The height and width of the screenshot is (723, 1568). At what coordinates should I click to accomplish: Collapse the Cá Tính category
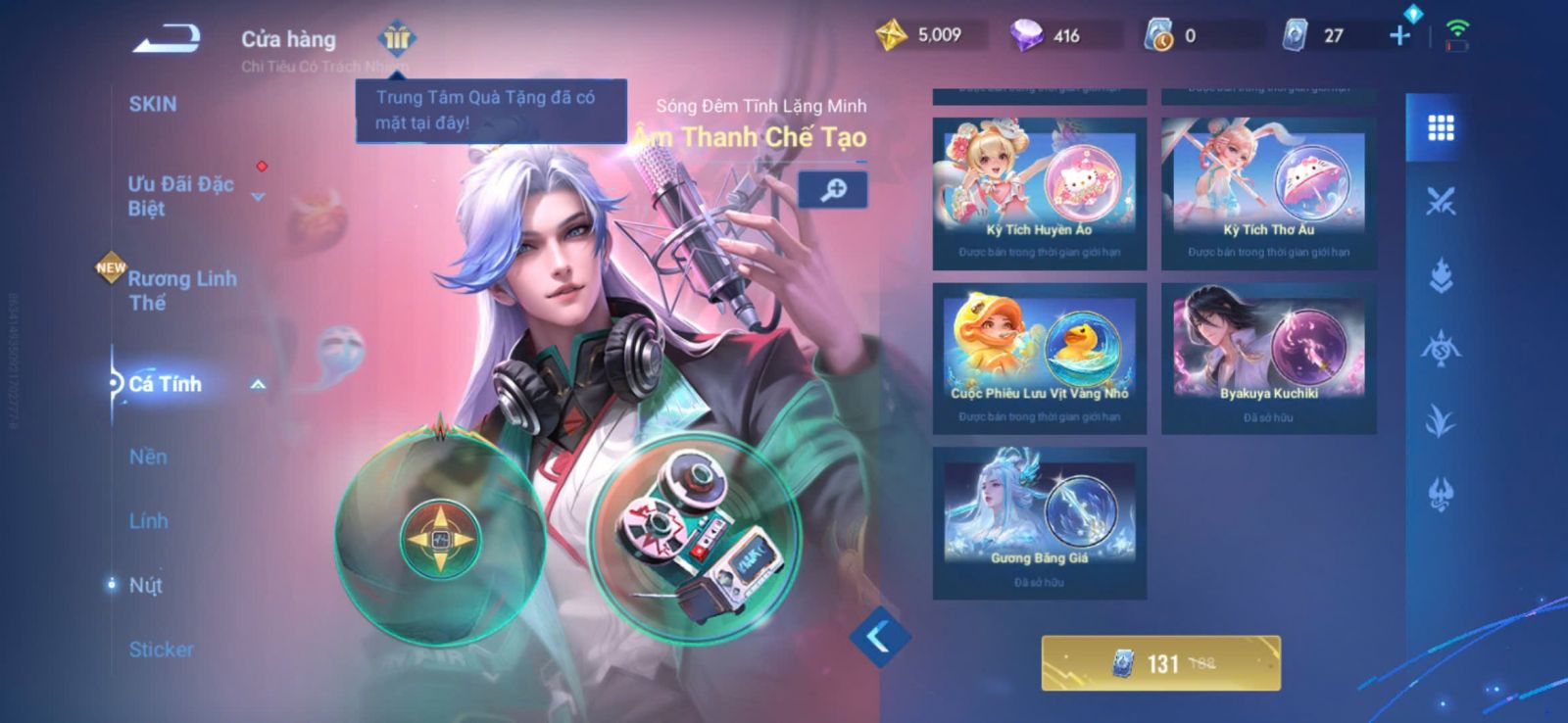(258, 385)
